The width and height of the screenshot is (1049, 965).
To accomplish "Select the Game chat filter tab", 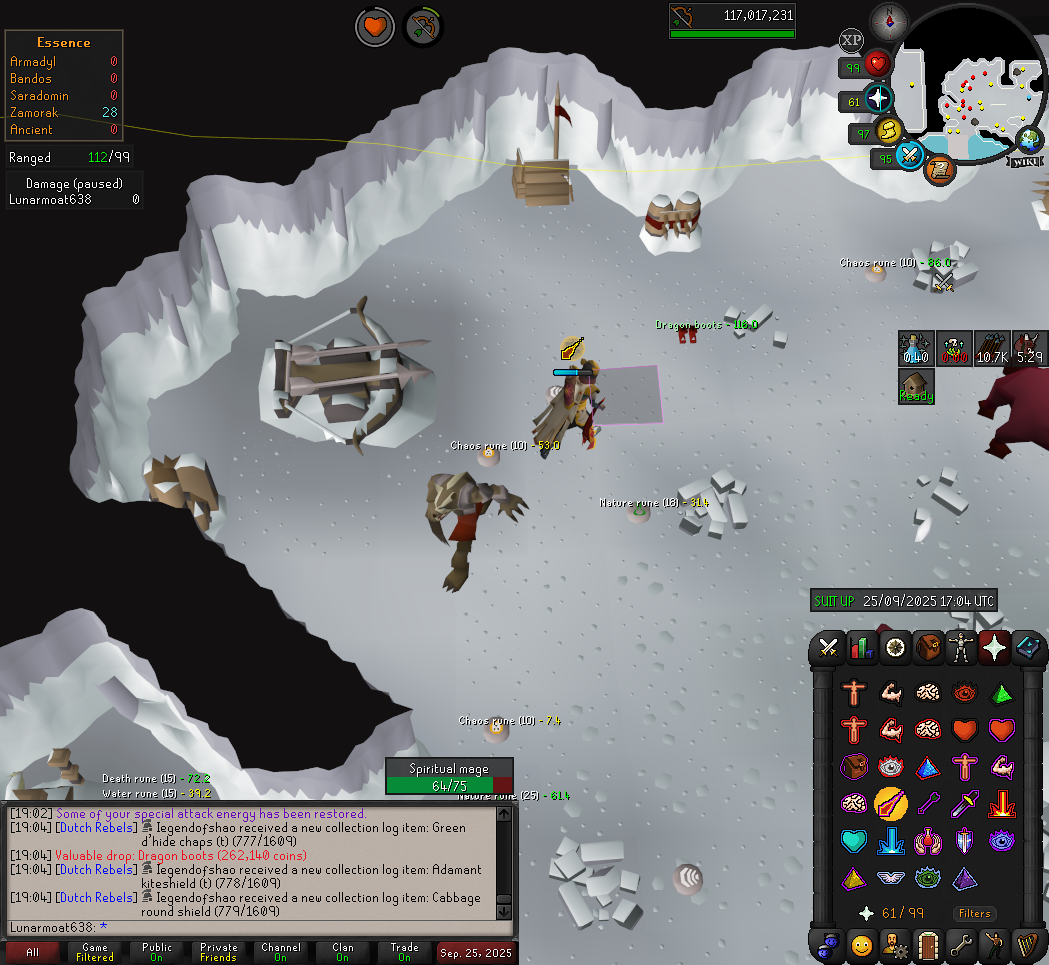I will 95,952.
